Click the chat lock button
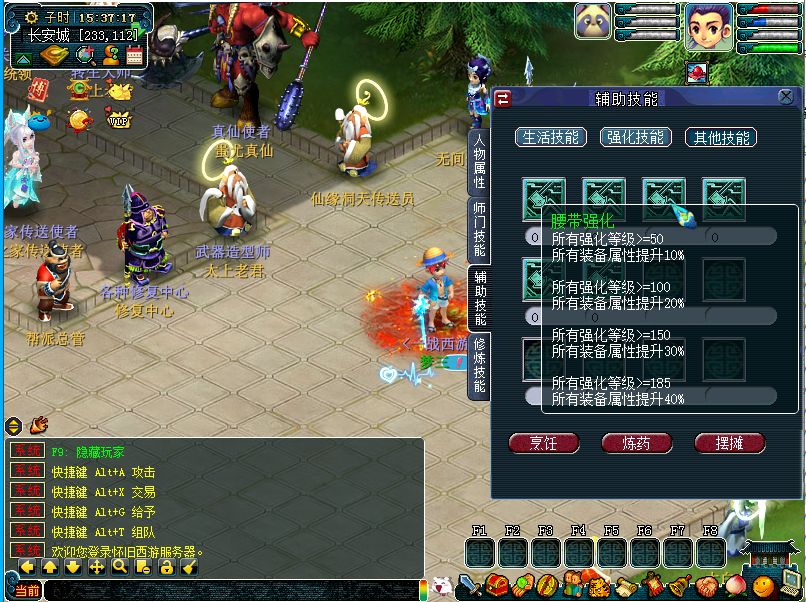Viewport: 806px width, 602px height. pos(166,567)
